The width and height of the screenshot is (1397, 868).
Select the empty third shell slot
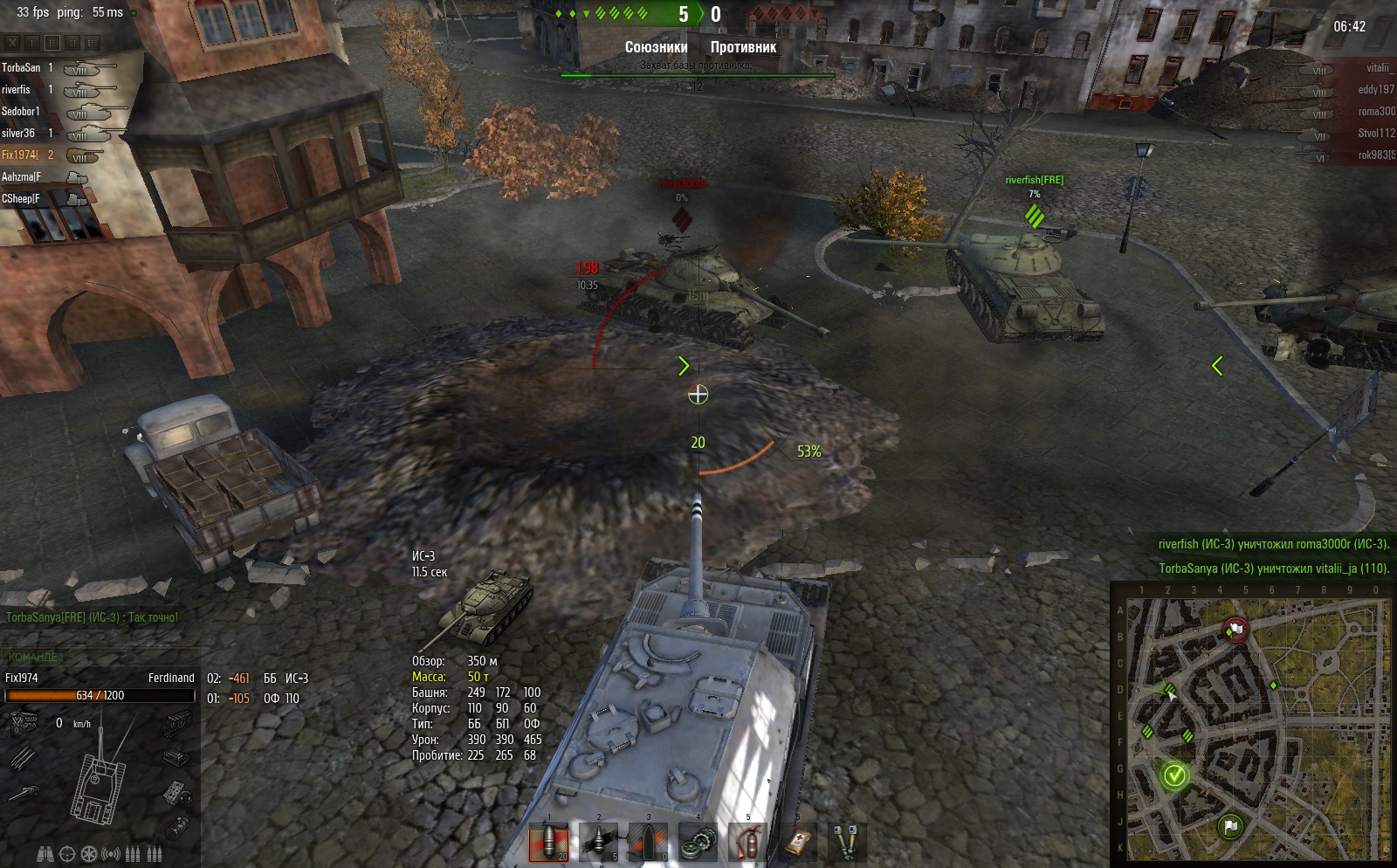(x=648, y=842)
